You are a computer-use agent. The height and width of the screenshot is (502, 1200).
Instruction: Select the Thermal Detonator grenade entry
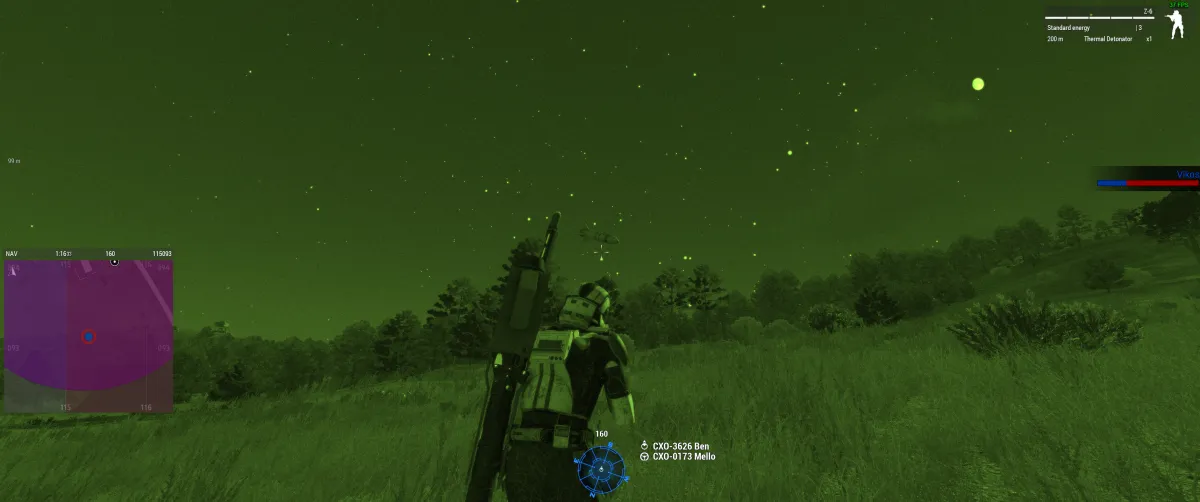pos(1107,39)
